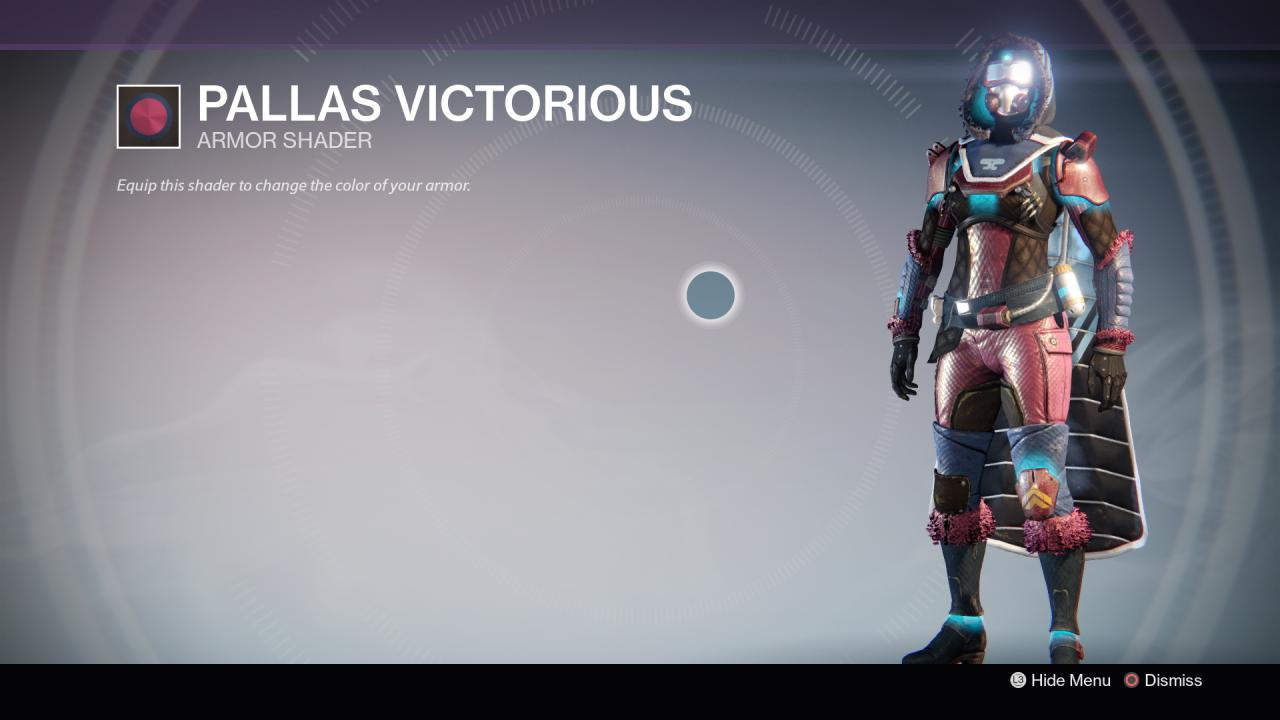Click Hide Menu
Viewport: 1280px width, 720px height.
[x=1070, y=681]
